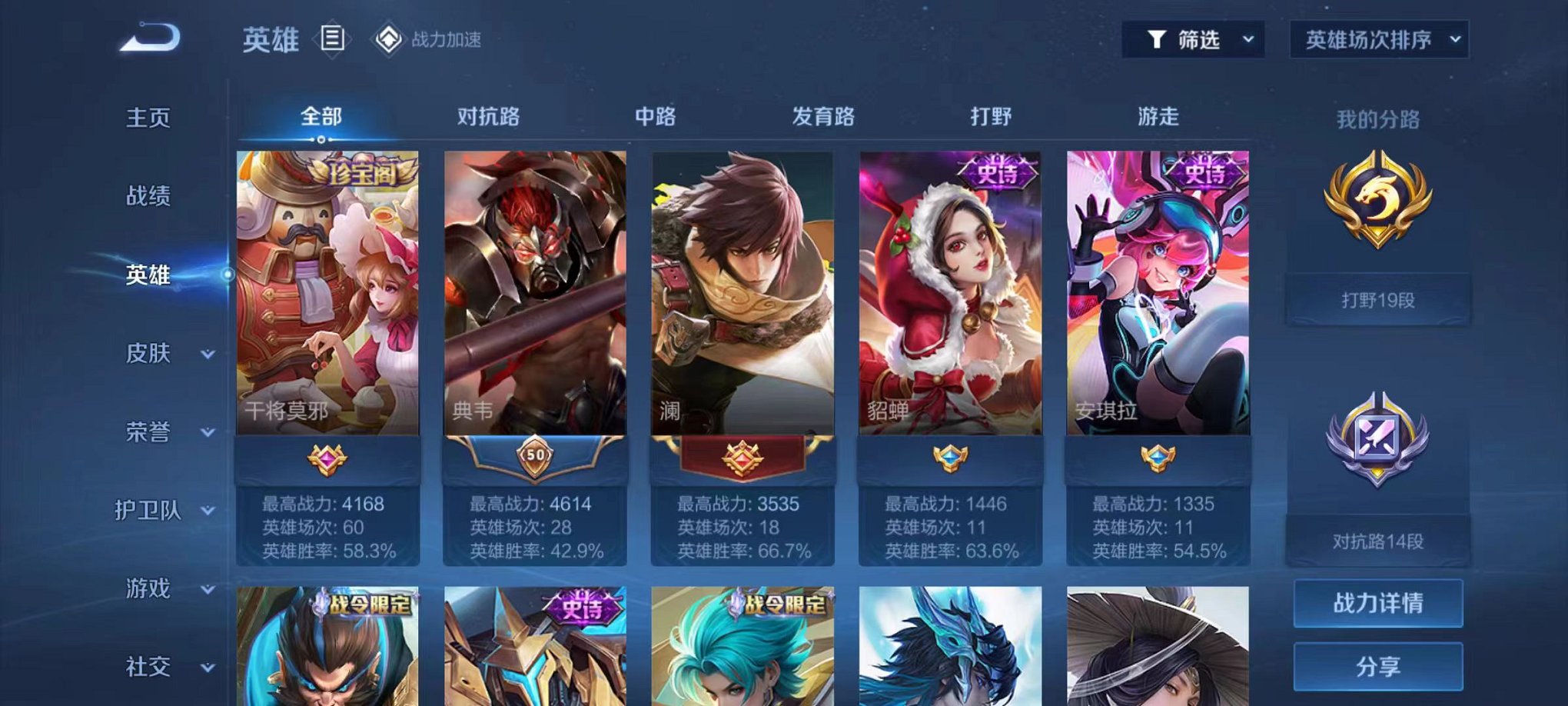
Task: Click the page indicator dot under 全部
Action: (320, 141)
